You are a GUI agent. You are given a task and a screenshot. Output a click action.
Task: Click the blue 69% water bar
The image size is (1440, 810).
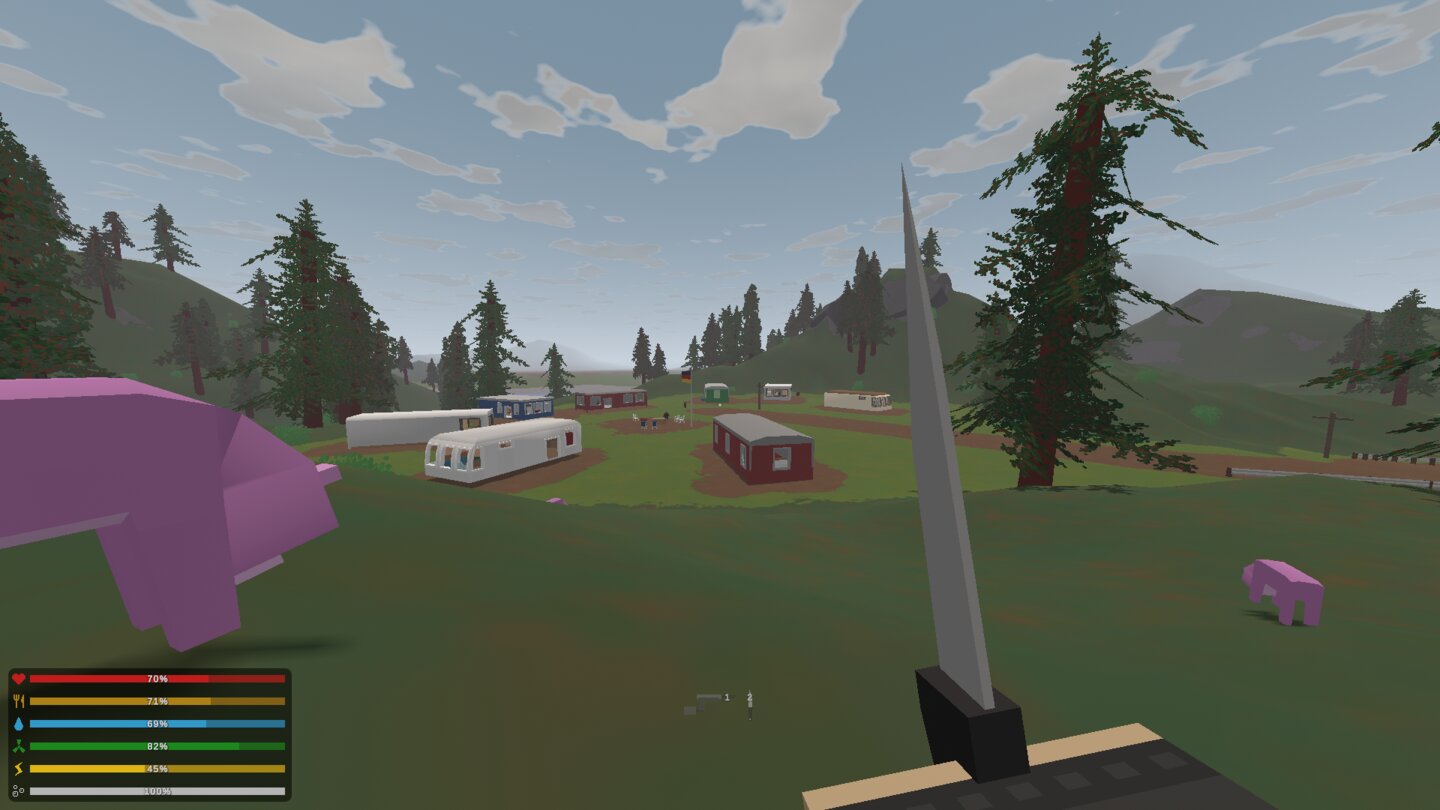[155, 723]
